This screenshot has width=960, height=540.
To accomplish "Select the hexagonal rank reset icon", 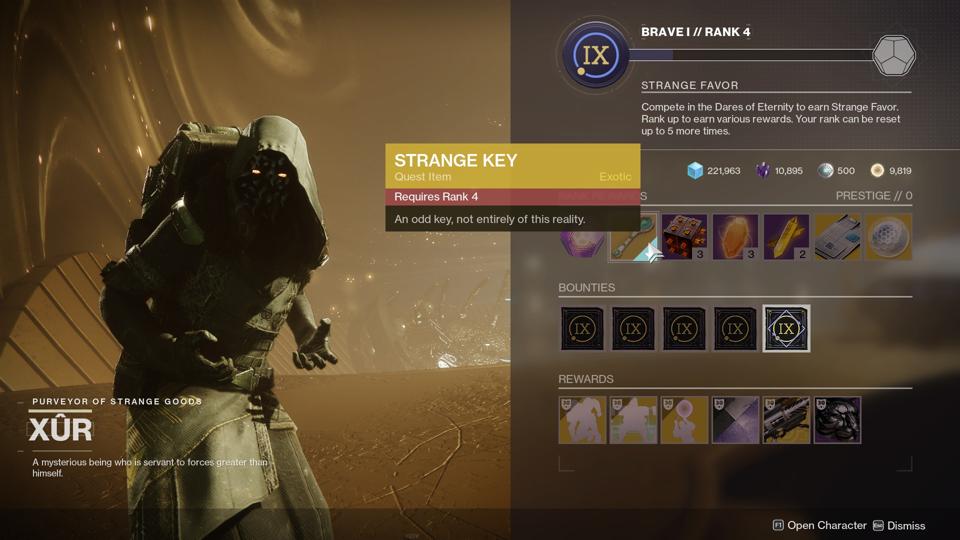I will (x=894, y=56).
